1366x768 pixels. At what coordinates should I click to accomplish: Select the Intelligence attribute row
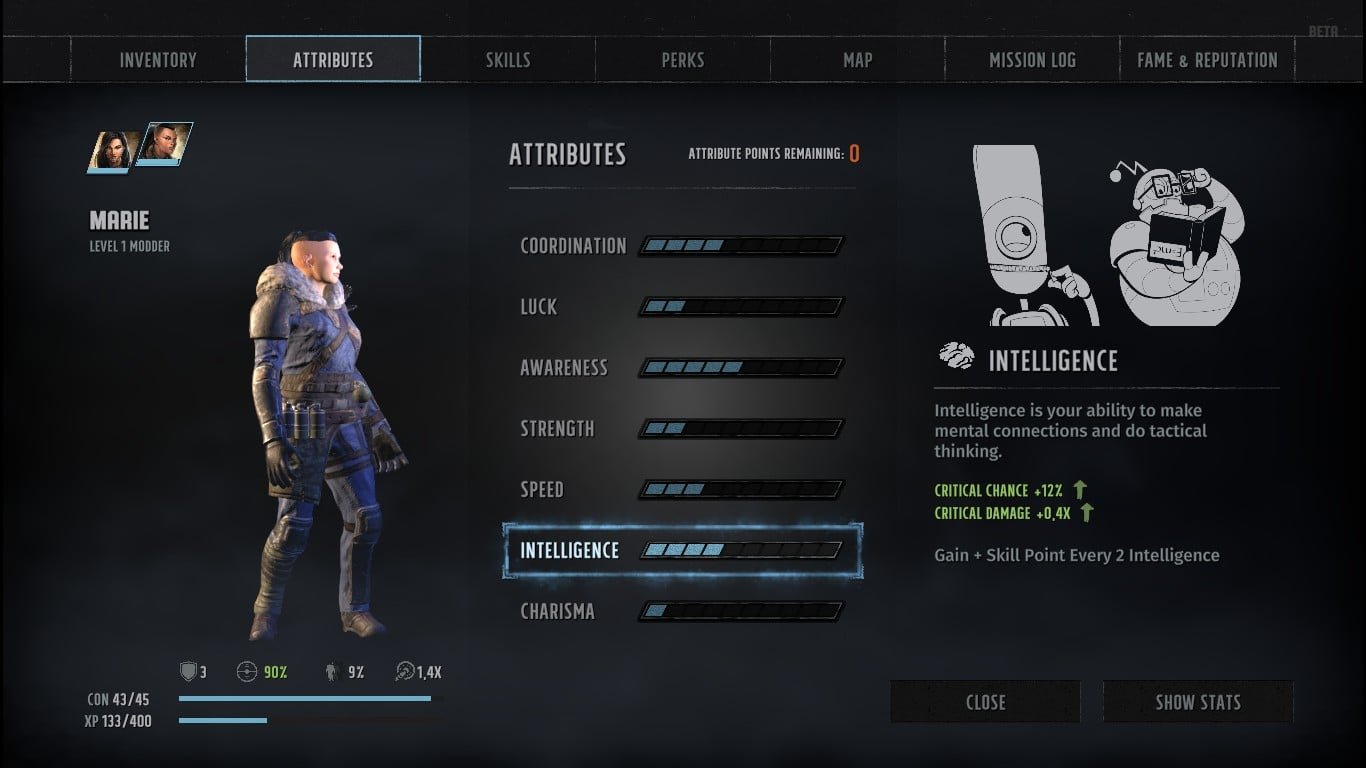click(682, 551)
